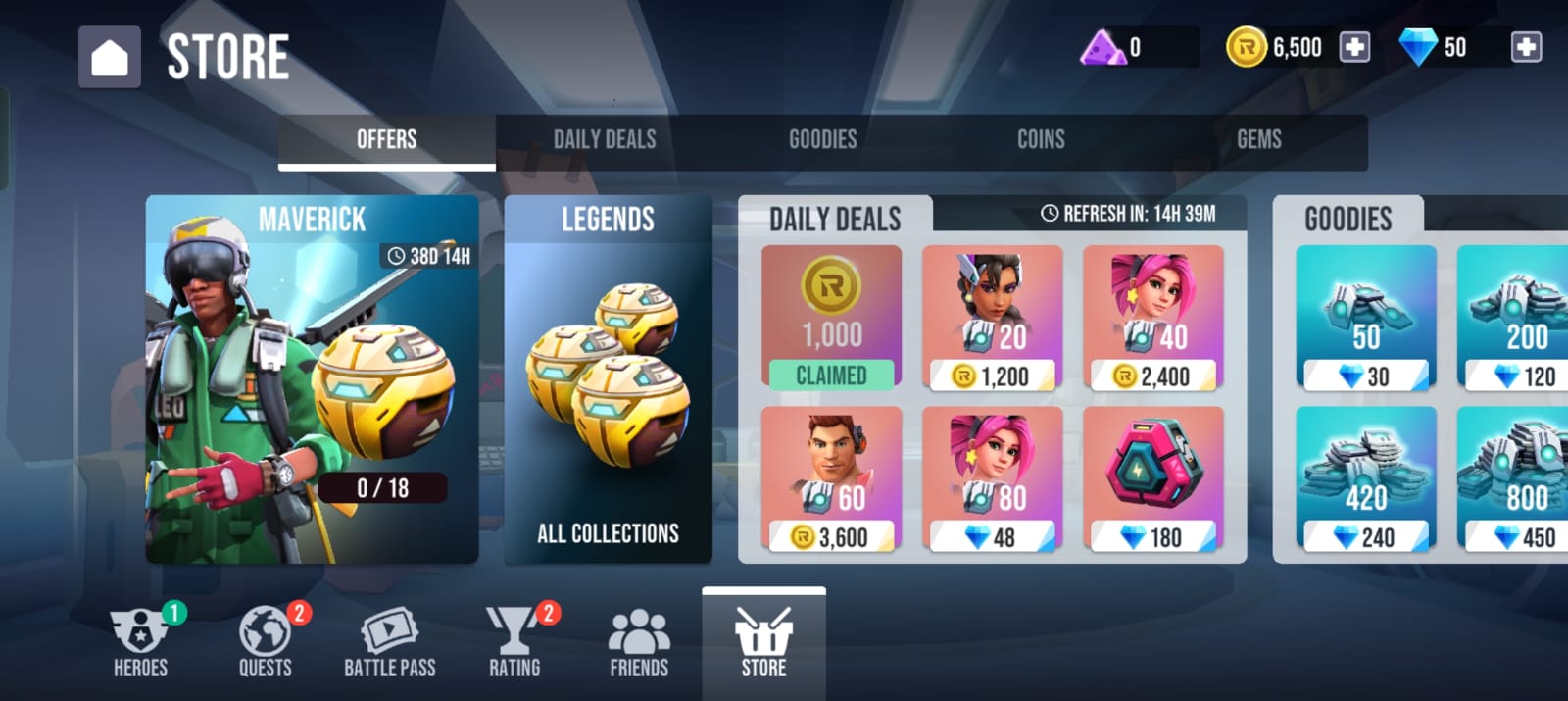Image resolution: width=1568 pixels, height=701 pixels.
Task: Return home via the house button
Action: tap(110, 57)
